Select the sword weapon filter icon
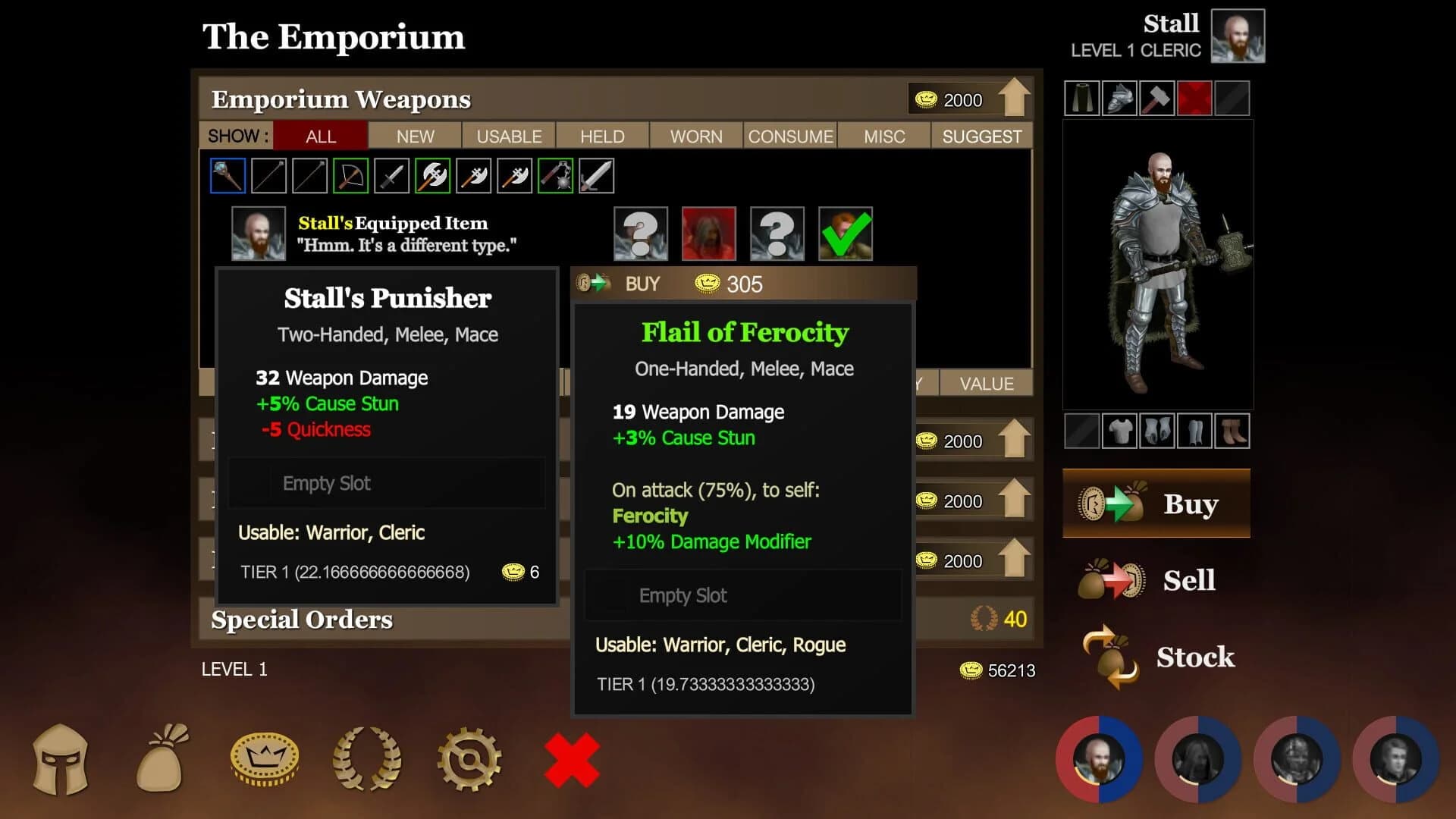The height and width of the screenshot is (819, 1456). [598, 174]
